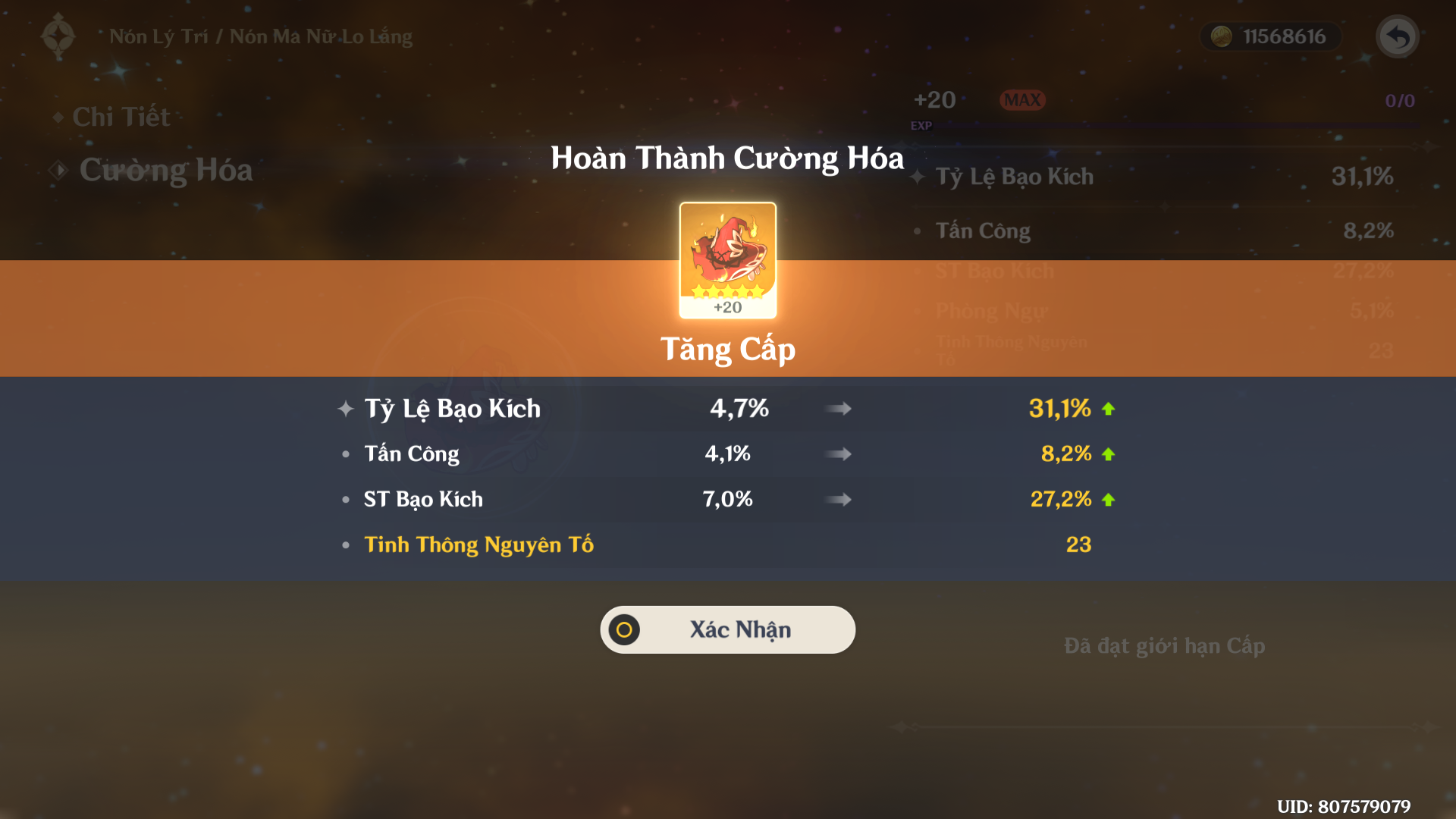Viewport: 1456px width, 819px height.
Task: Click the green up arrow next to 31,1%
Action: click(x=1108, y=408)
